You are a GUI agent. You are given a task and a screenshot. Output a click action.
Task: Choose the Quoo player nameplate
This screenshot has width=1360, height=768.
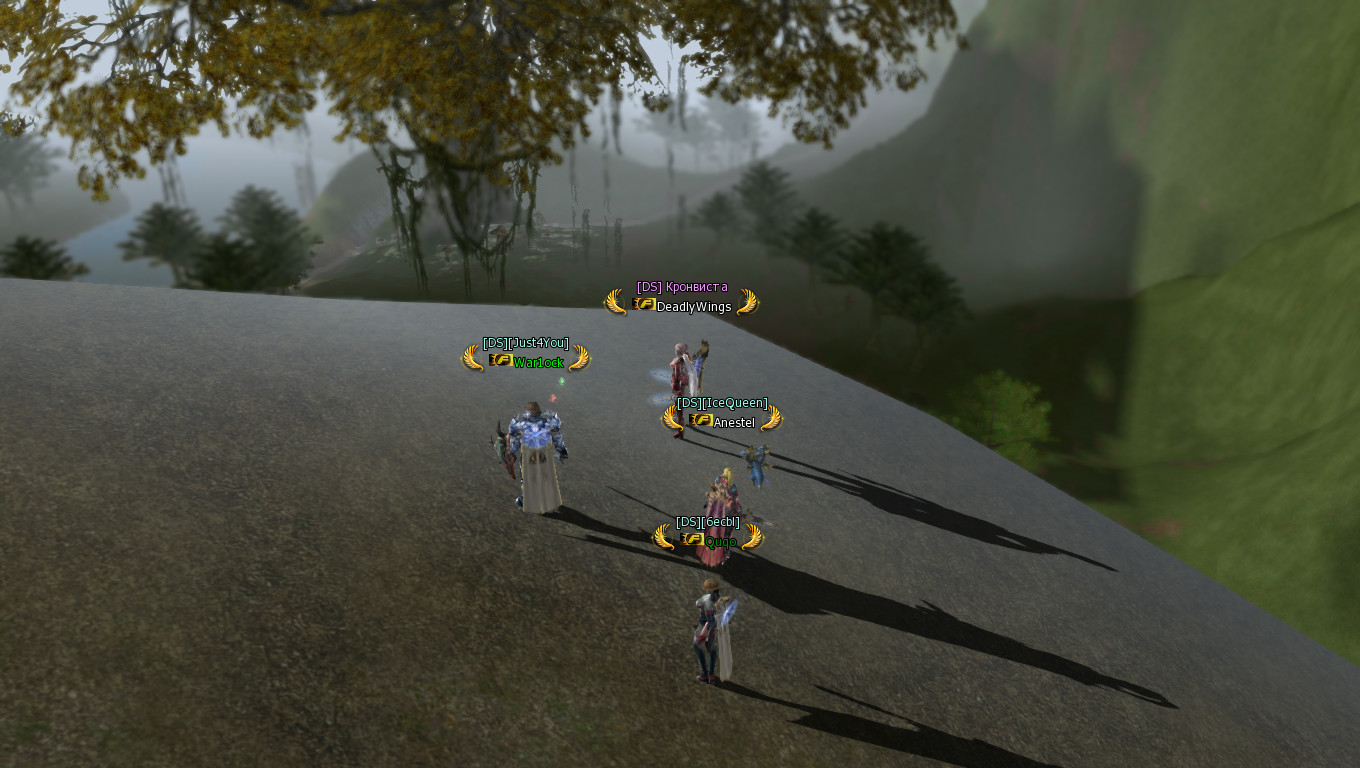pyautogui.click(x=720, y=542)
